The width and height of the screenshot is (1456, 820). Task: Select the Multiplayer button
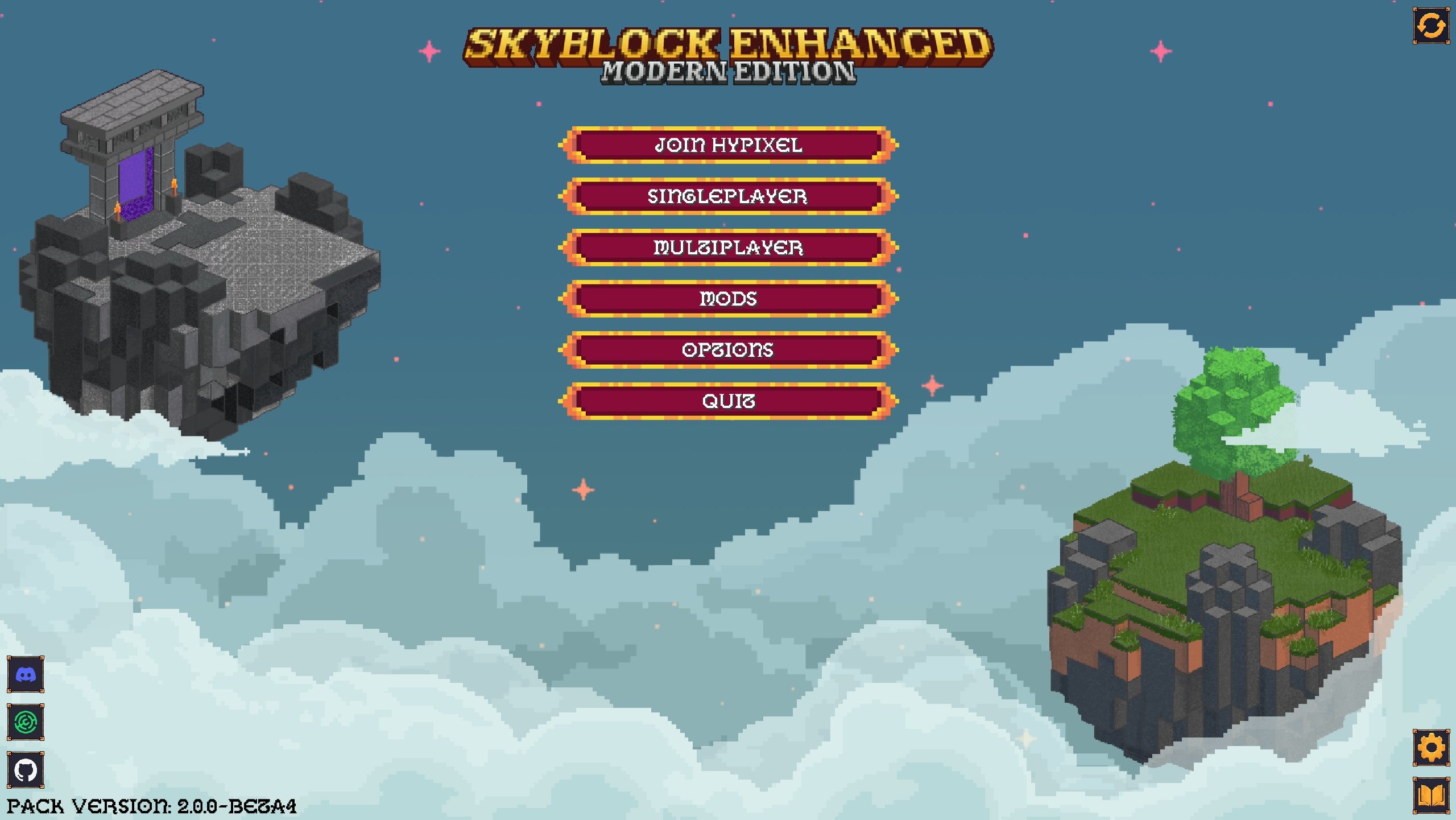pyautogui.click(x=728, y=248)
